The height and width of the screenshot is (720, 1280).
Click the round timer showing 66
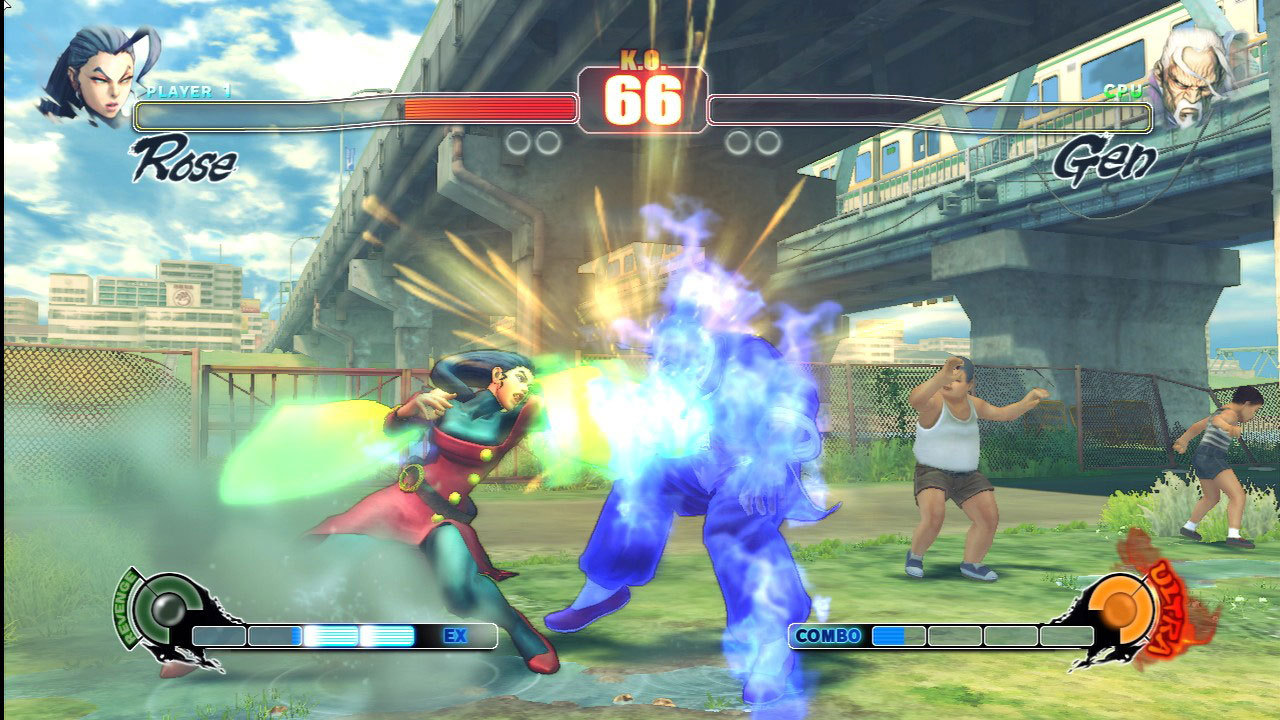[x=642, y=97]
